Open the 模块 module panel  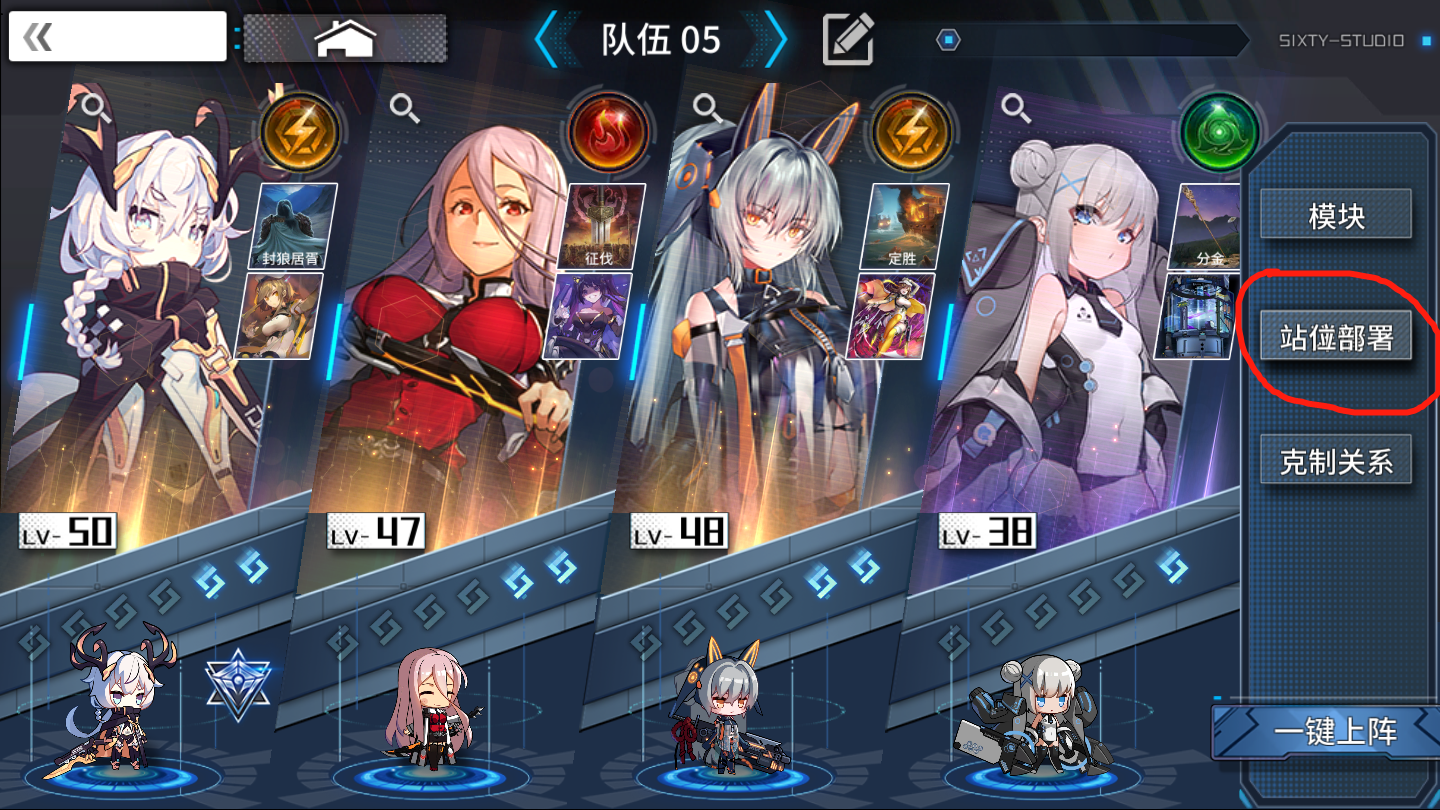pyautogui.click(x=1336, y=214)
